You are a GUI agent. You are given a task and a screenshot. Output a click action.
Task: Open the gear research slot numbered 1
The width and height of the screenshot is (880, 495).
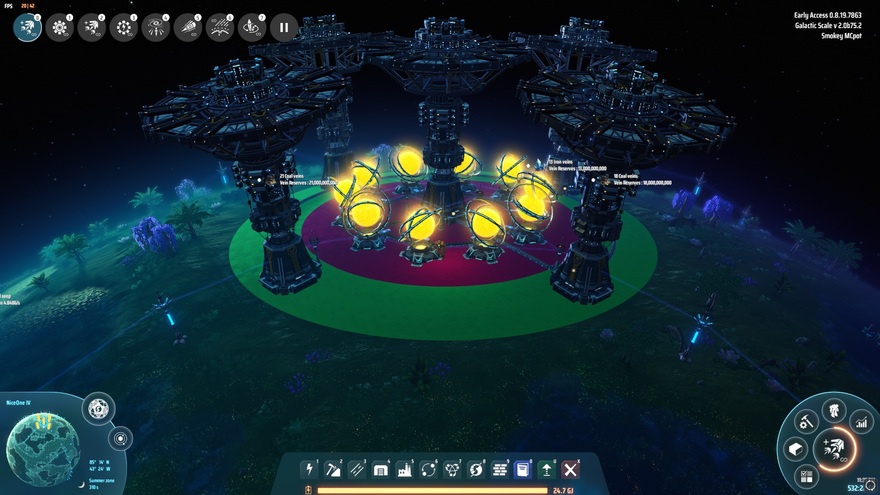[59, 27]
